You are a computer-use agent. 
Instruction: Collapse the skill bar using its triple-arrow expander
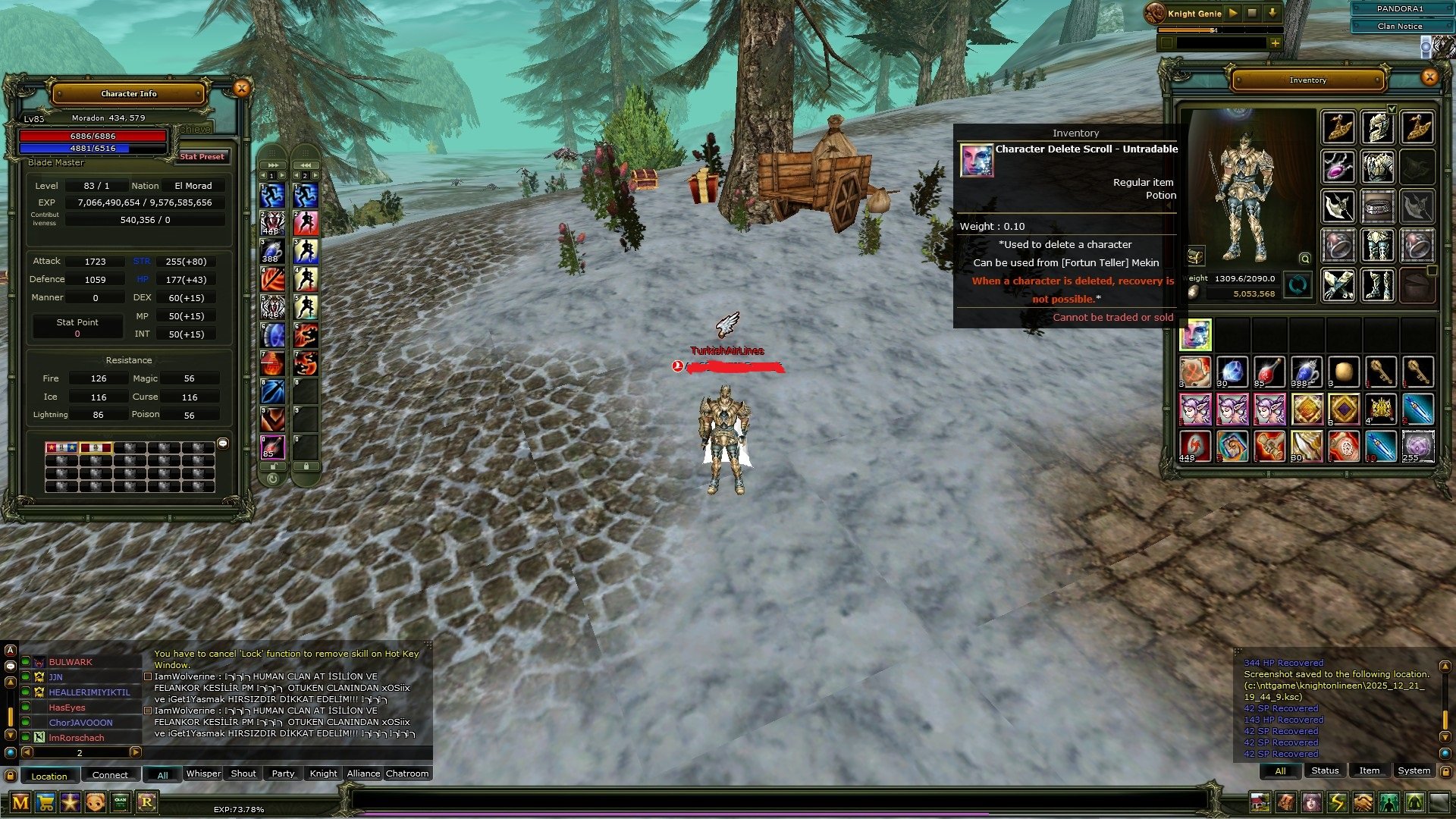271,164
